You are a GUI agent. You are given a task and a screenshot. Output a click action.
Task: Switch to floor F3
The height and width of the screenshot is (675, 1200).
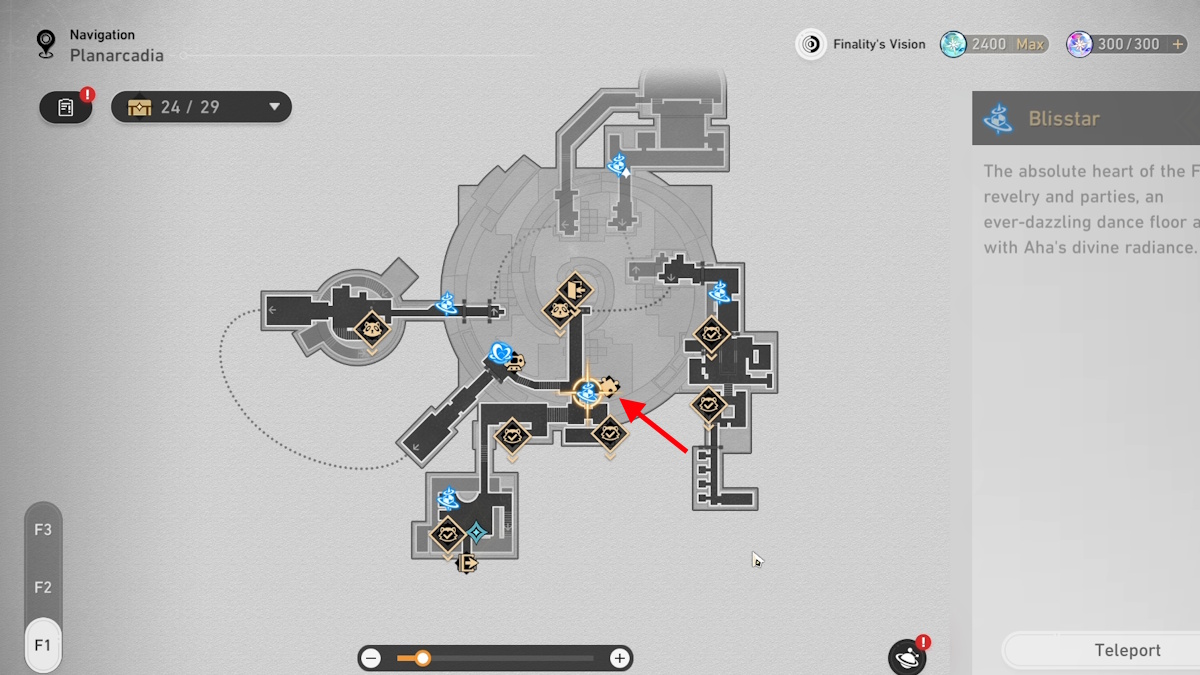coord(43,530)
